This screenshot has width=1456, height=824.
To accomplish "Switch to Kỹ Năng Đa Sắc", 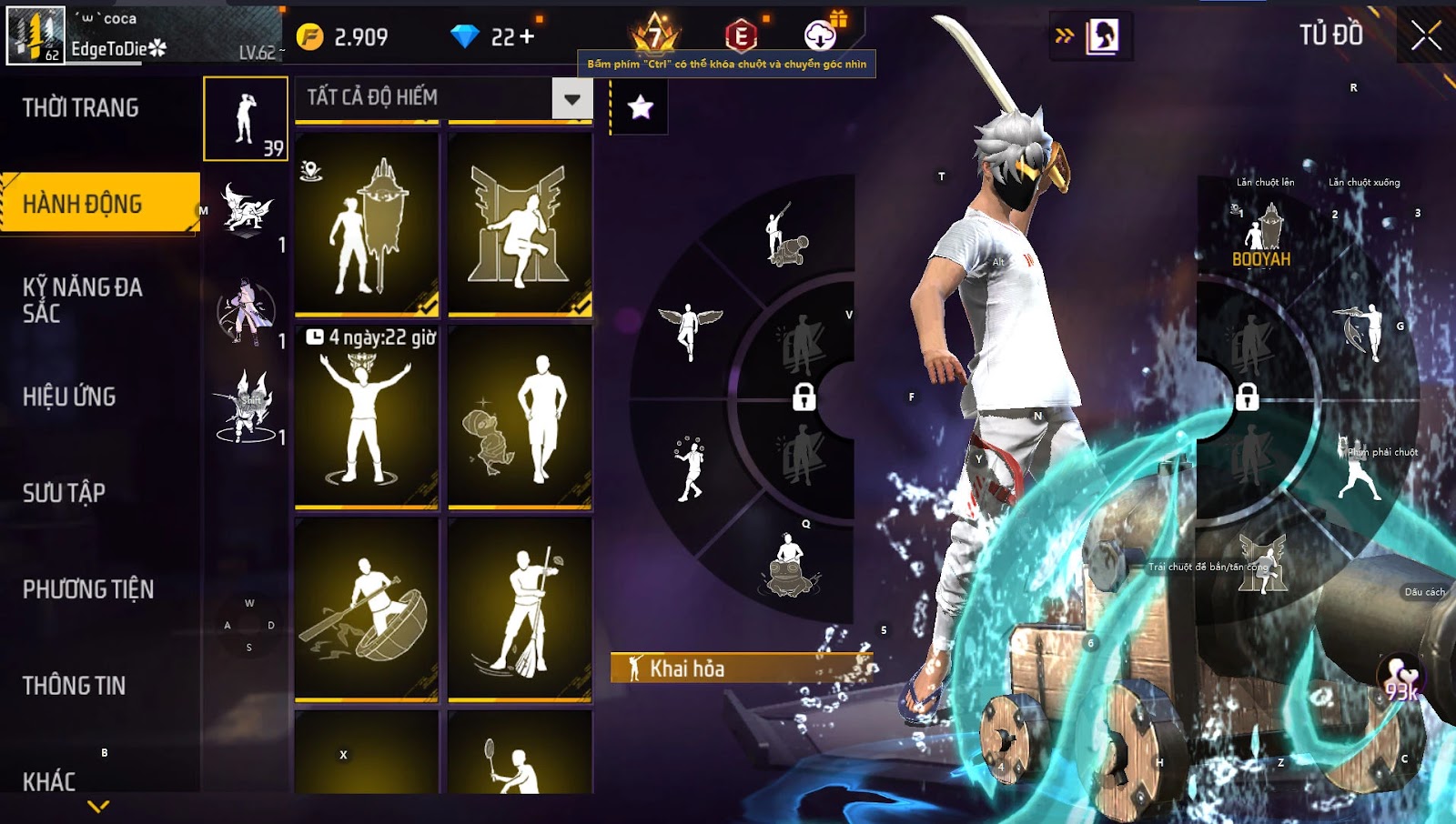I will coord(83,300).
